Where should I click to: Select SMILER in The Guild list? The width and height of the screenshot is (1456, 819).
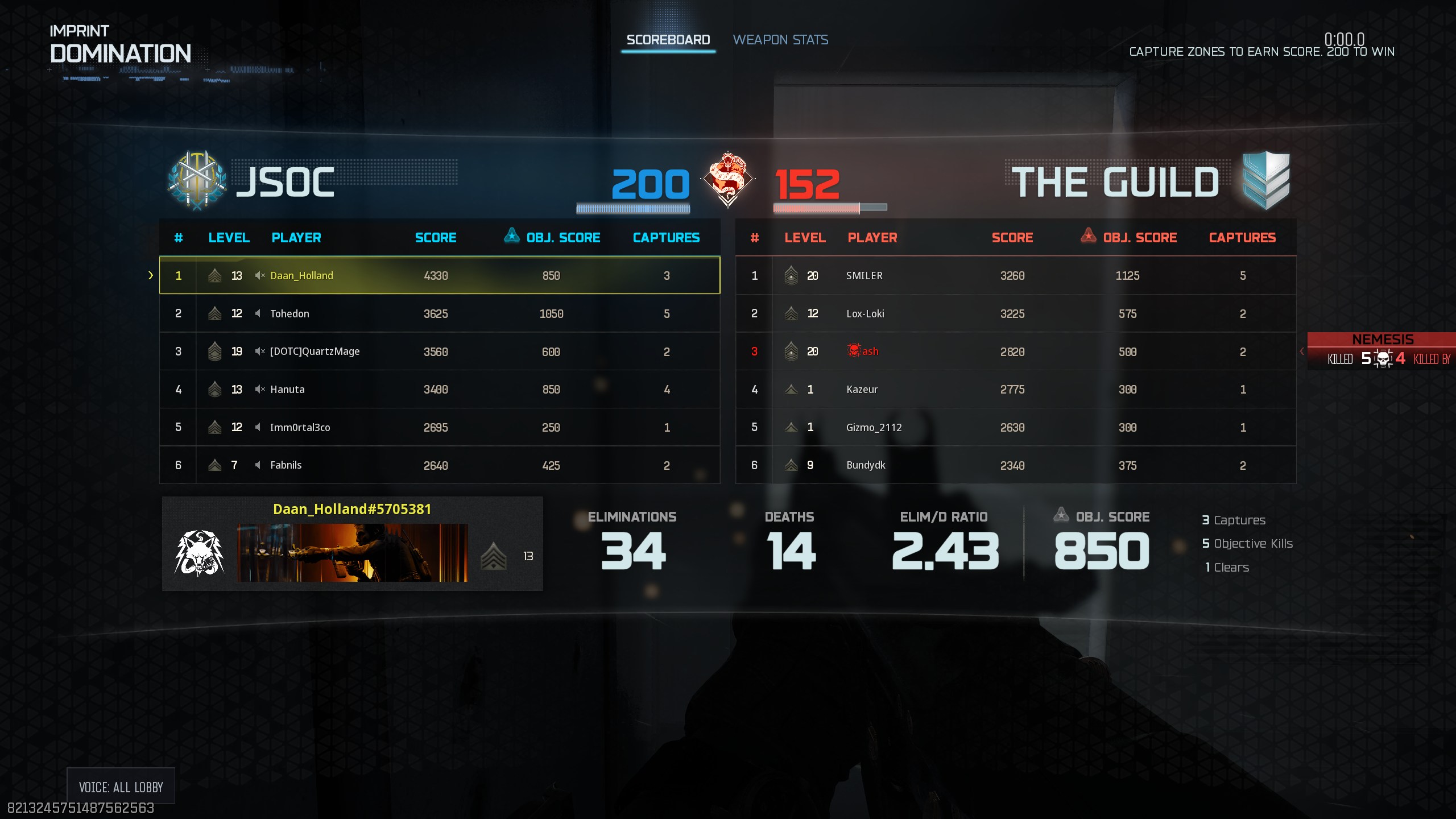coord(1015,275)
